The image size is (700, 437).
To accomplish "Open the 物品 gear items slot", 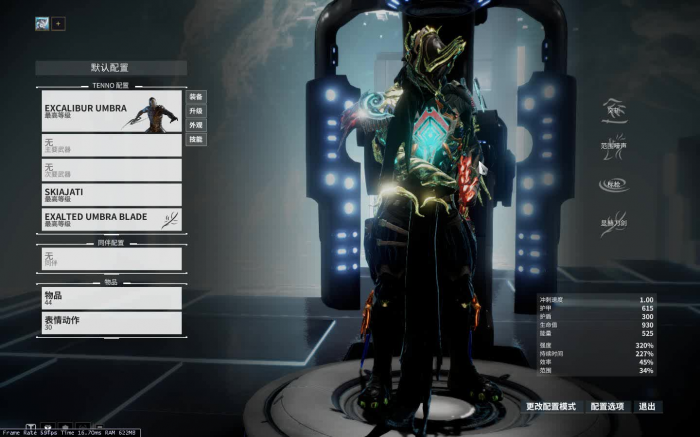I will 111,298.
